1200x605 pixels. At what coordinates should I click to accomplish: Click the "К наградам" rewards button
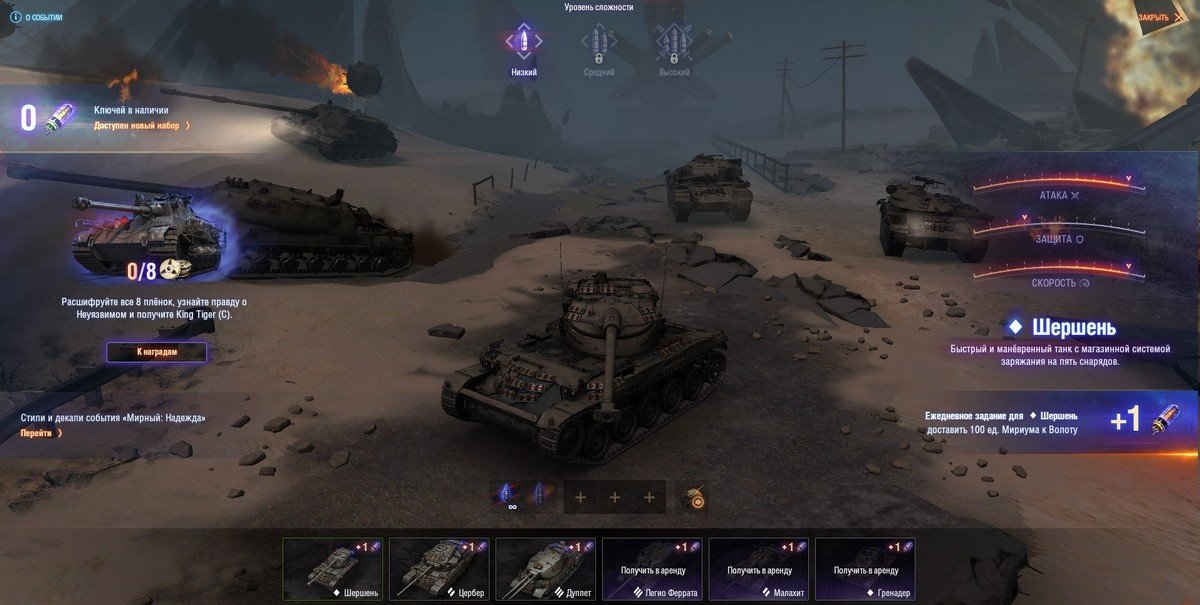click(157, 352)
